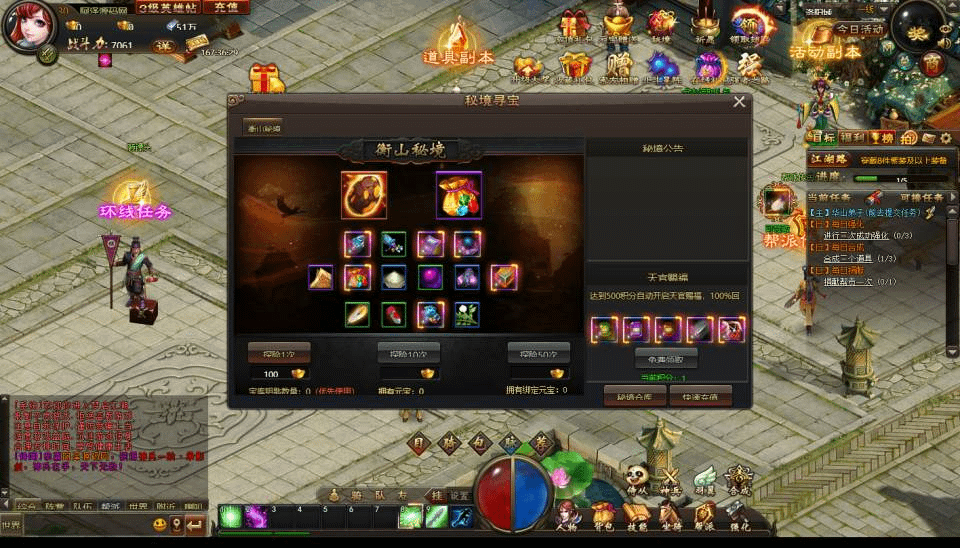960x548 pixels.
Task: Switch to the 福利 welfare tab
Action: pos(852,137)
